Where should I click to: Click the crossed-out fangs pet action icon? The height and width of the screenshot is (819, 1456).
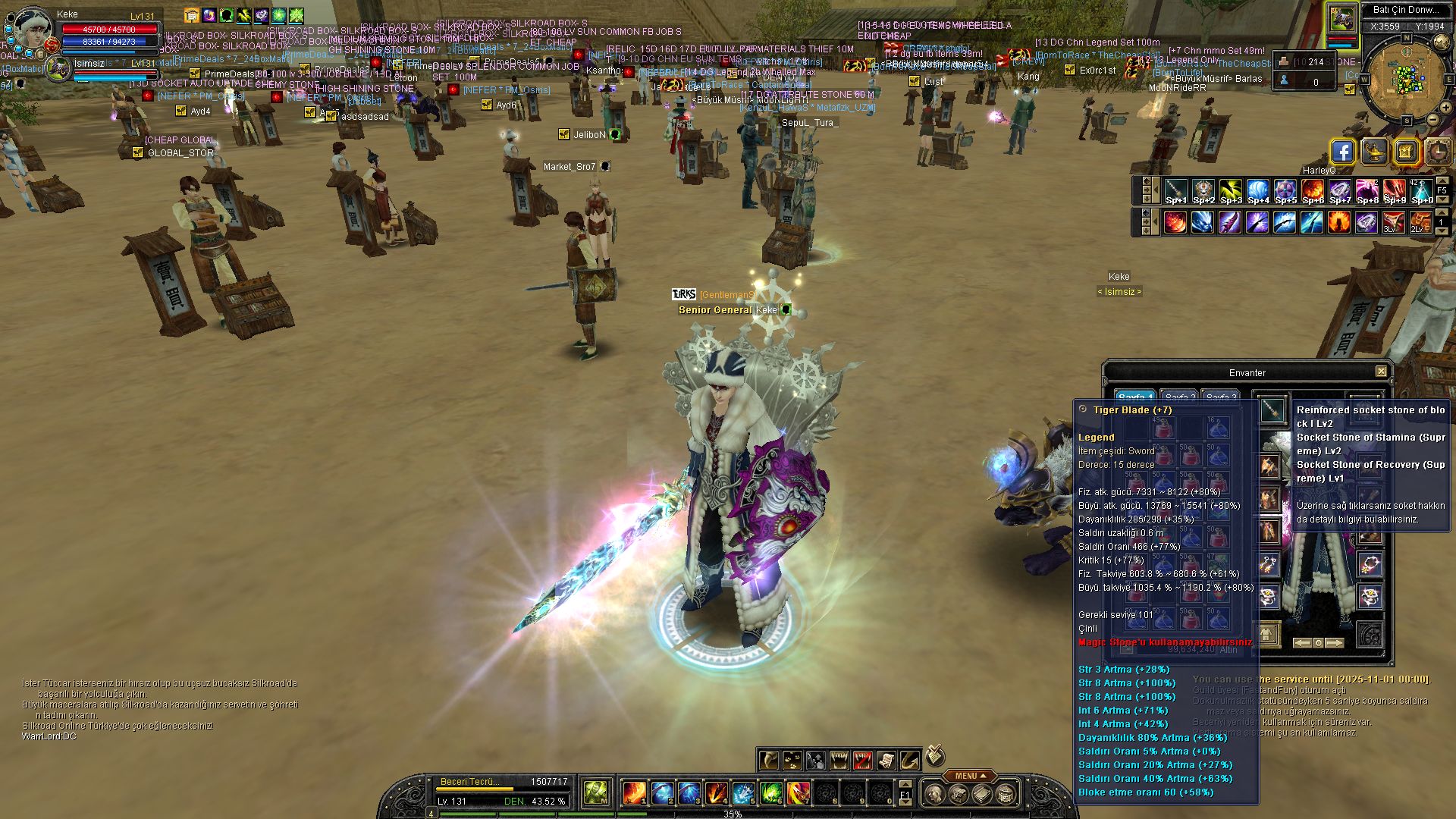coord(863,760)
